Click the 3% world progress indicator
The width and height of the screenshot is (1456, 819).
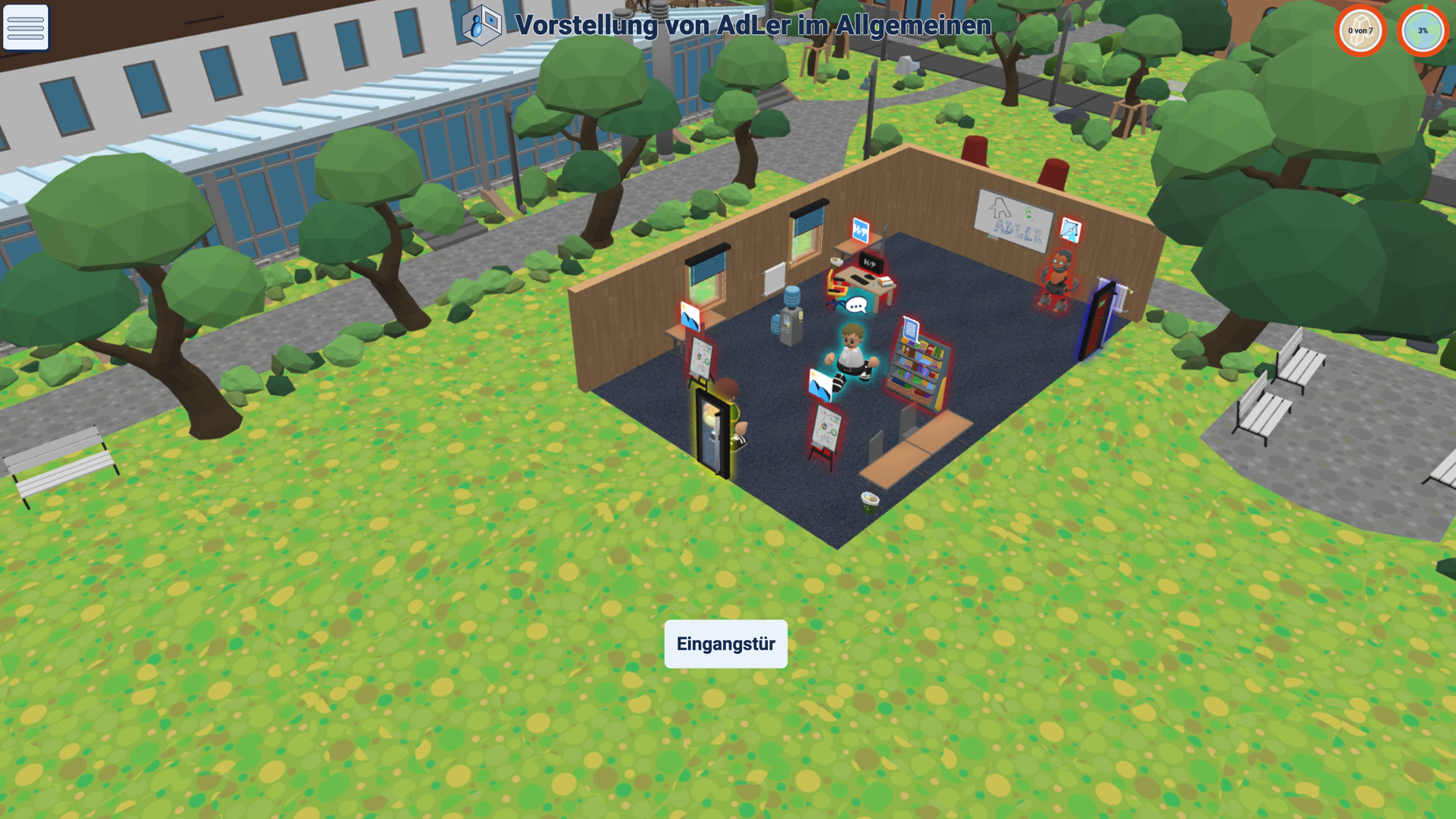point(1423,31)
